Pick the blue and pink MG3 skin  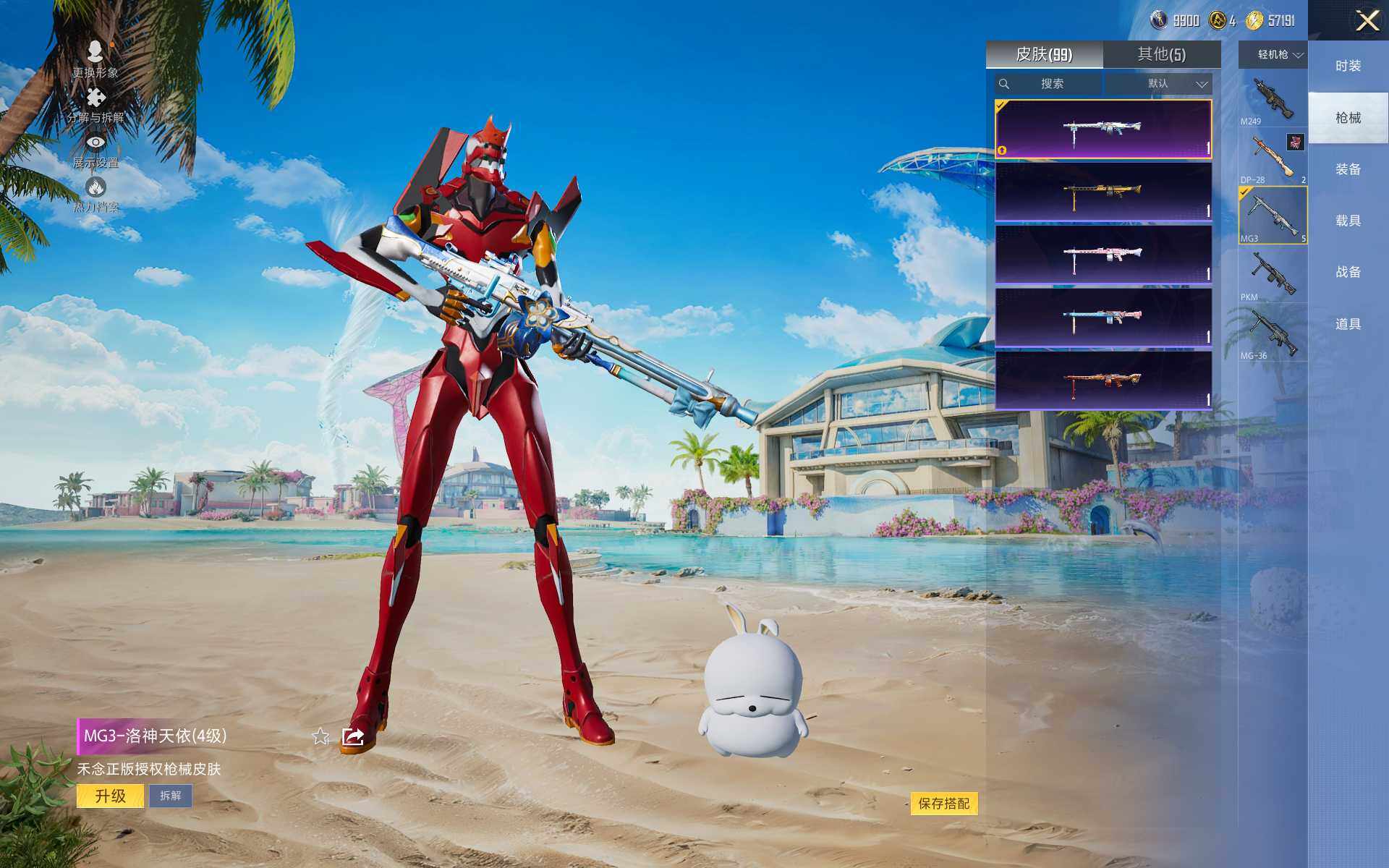1103,318
